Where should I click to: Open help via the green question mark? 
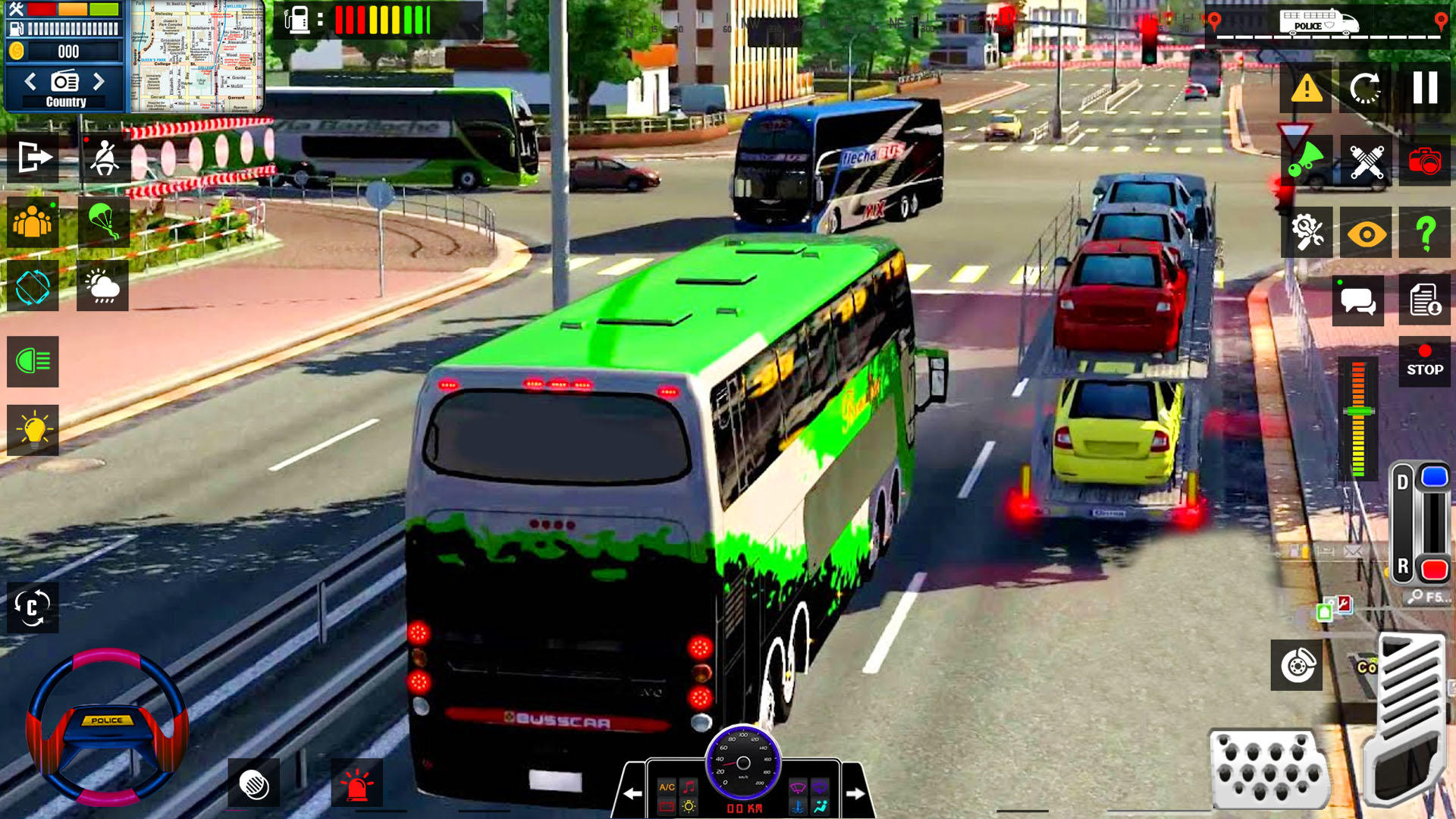click(x=1426, y=232)
